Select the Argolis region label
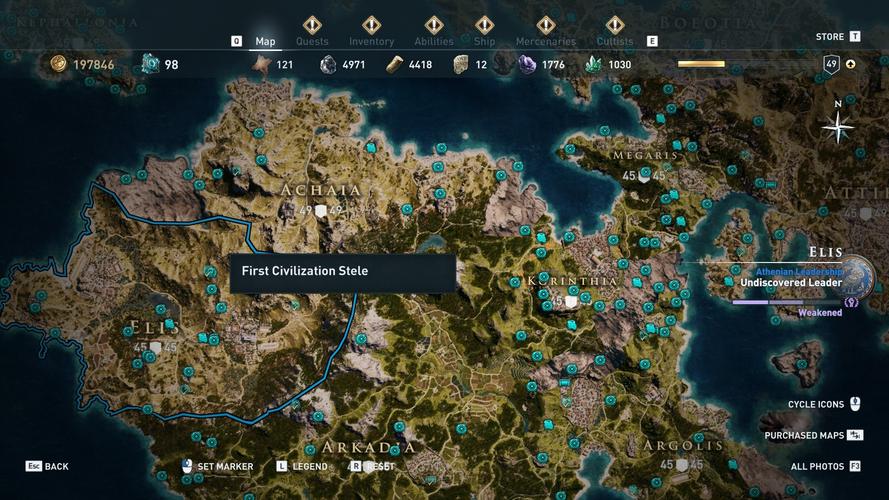This screenshot has height=500, width=889. pos(684,446)
